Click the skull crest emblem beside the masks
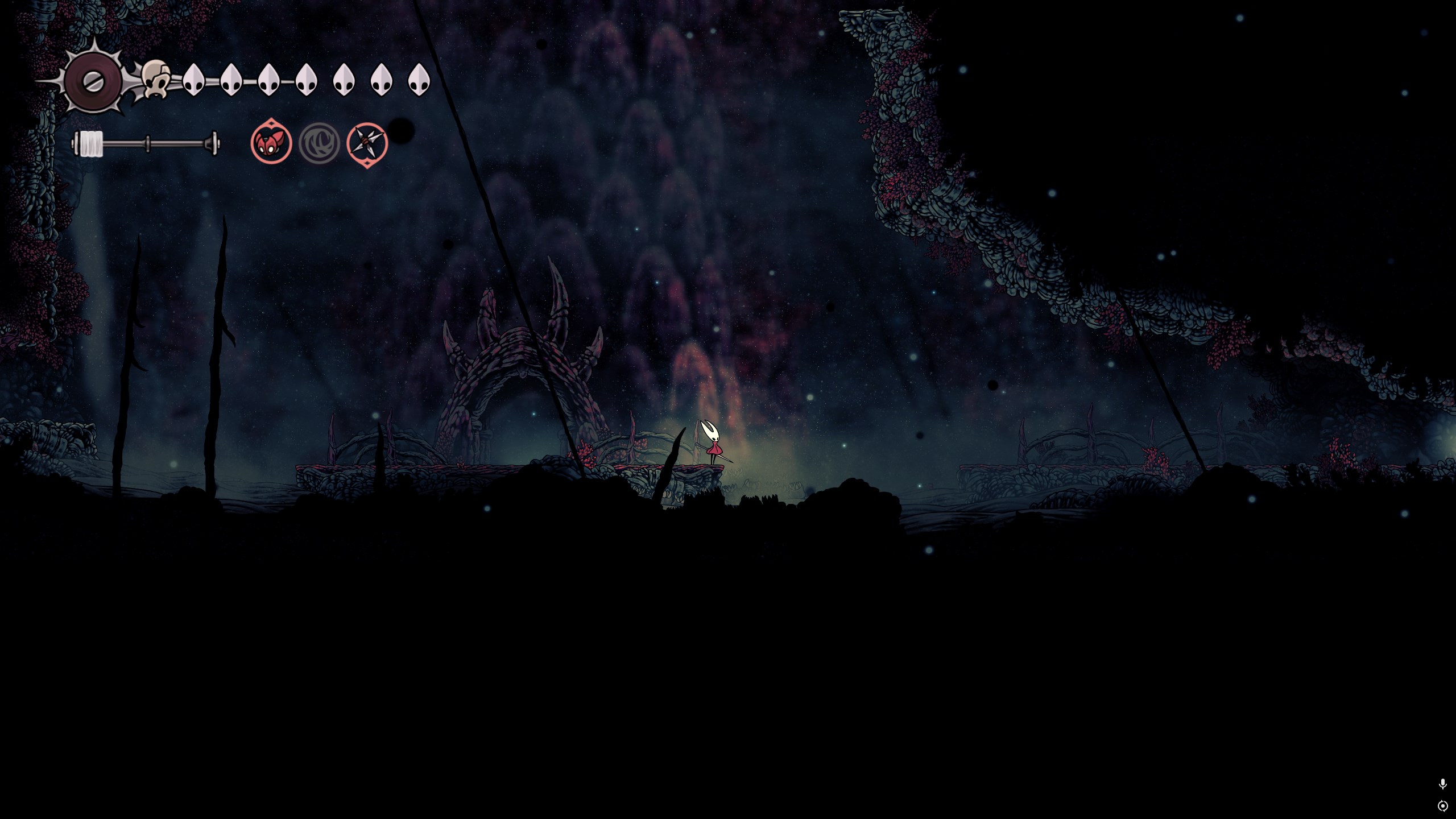The height and width of the screenshot is (819, 1456). coord(156,80)
